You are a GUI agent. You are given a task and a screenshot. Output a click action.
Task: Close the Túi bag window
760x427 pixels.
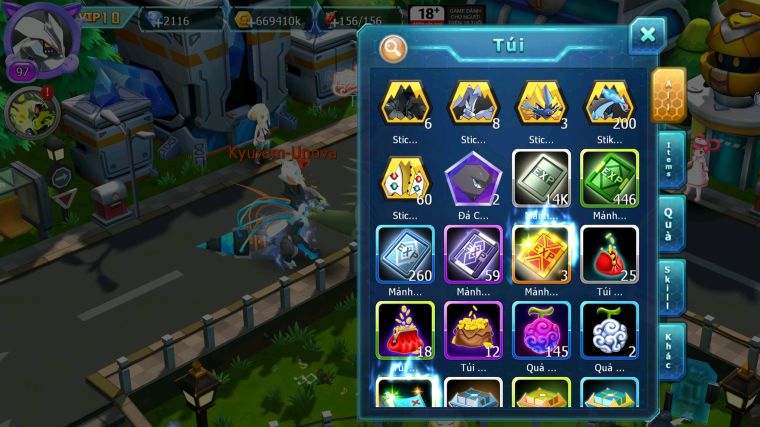coord(647,36)
